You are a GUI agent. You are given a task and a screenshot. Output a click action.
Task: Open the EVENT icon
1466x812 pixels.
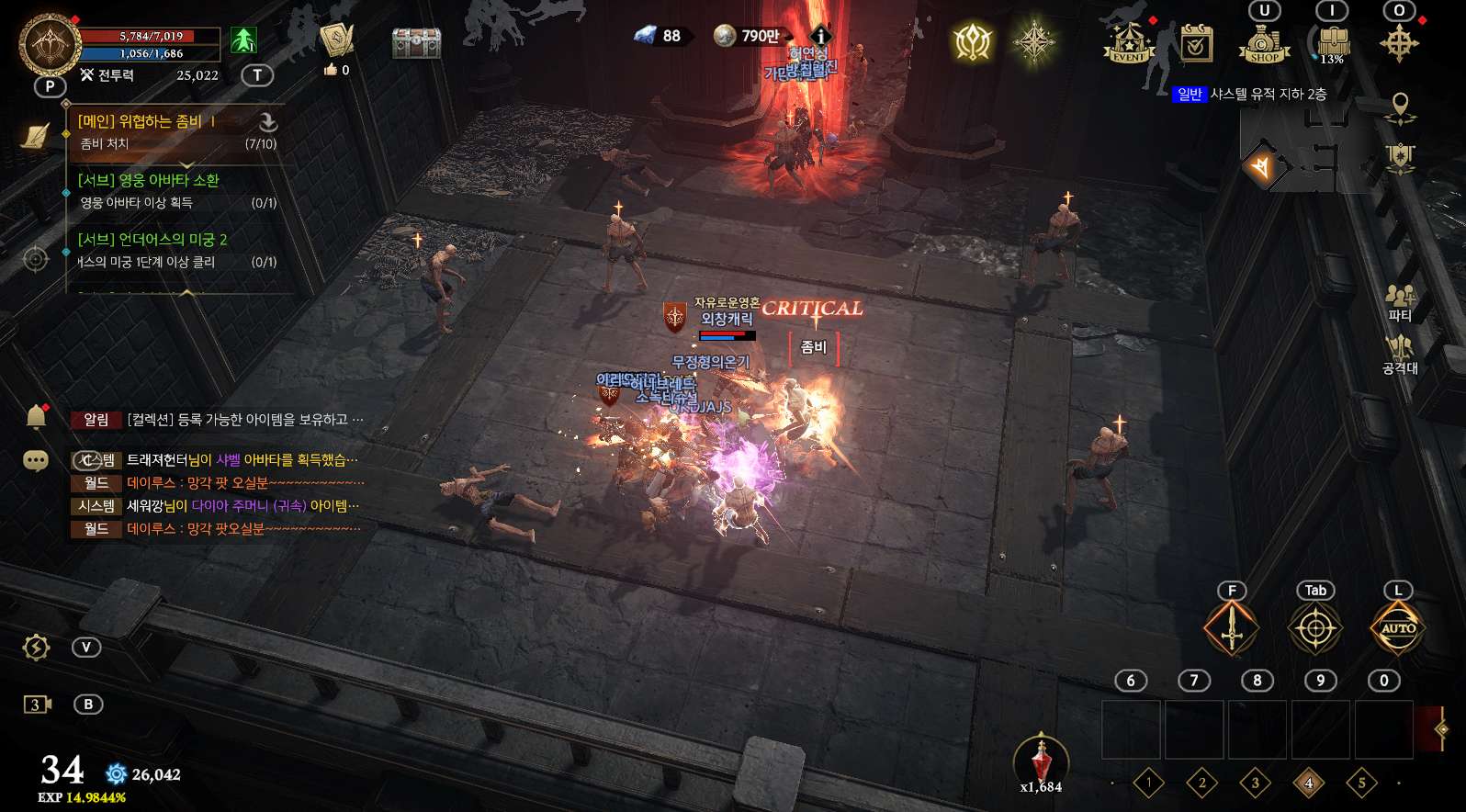click(x=1128, y=43)
